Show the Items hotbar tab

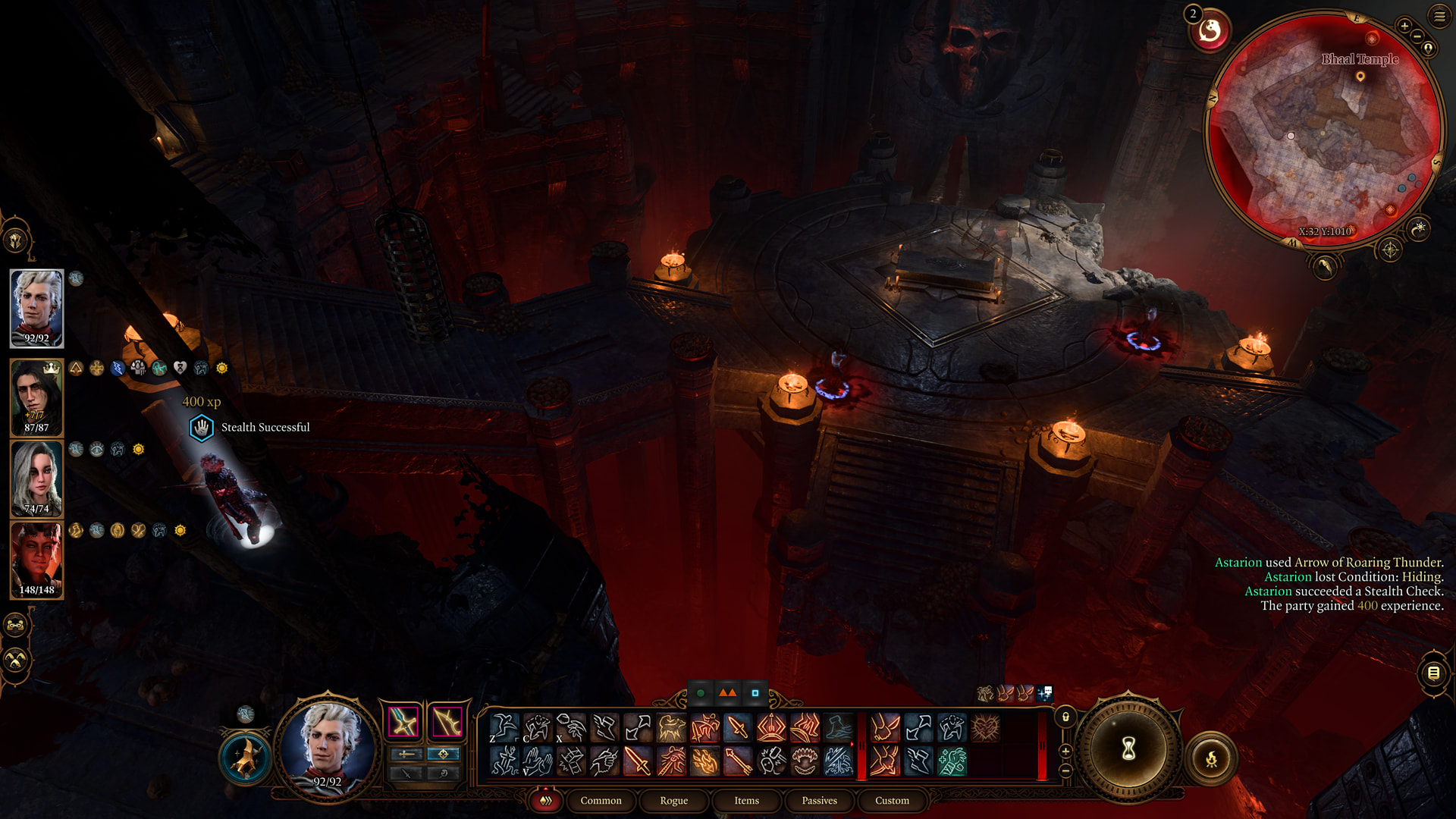(x=746, y=801)
